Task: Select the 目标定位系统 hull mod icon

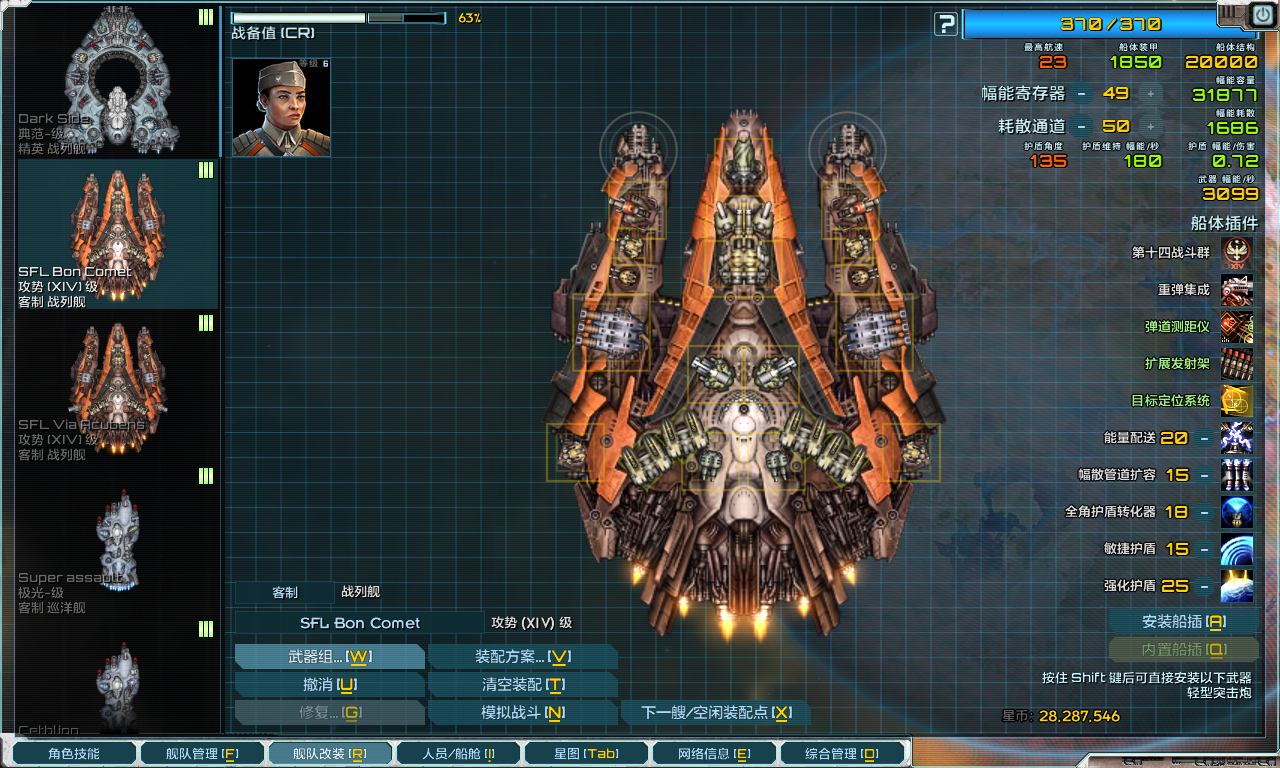Action: pos(1237,401)
